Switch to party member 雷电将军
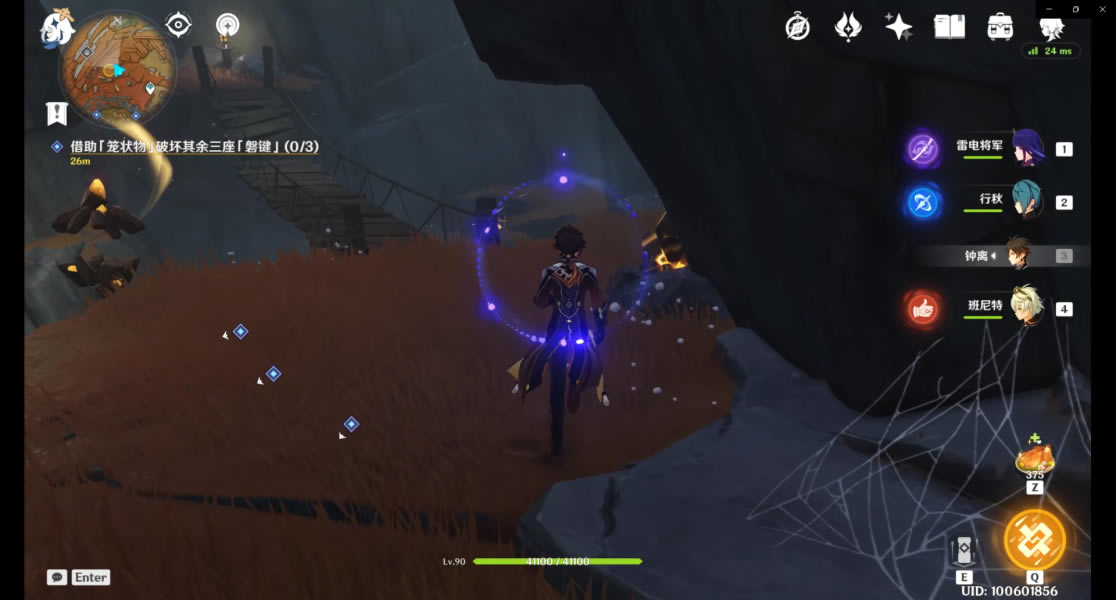Viewport: 1116px width, 600px height. coord(1027,148)
